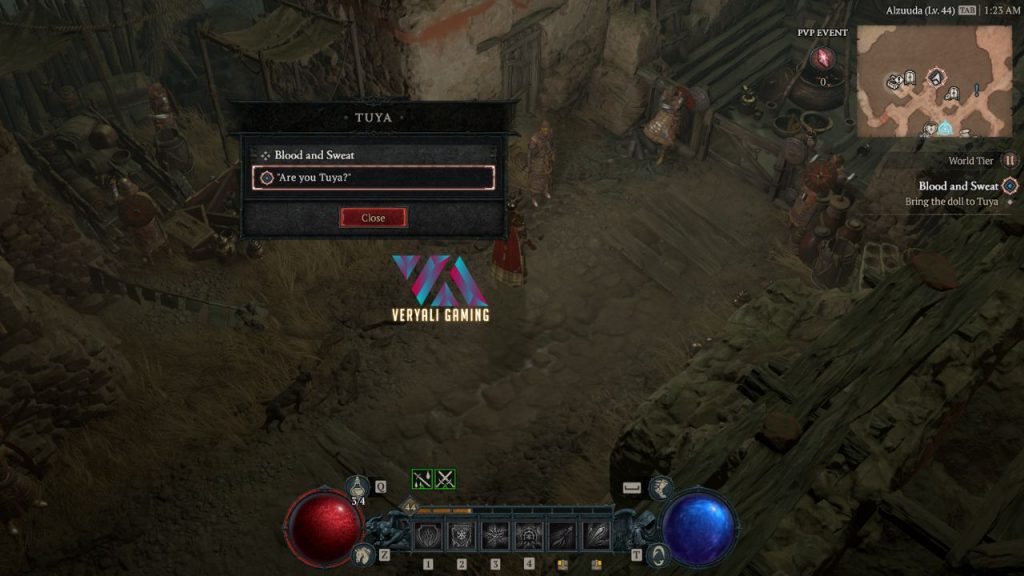Select the waypoint marker on the minimap
The height and width of the screenshot is (576, 1024).
coord(944,128)
